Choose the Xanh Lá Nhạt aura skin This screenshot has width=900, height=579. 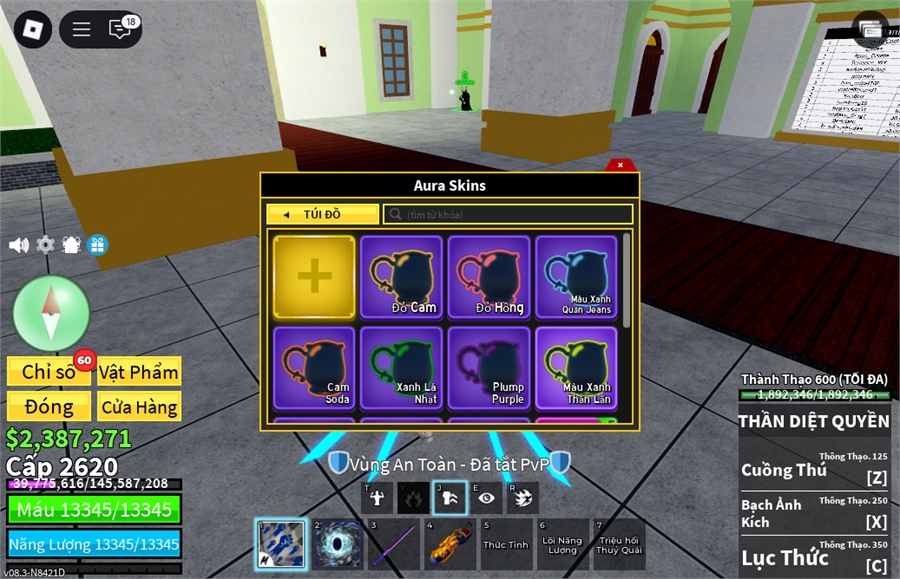click(x=401, y=367)
